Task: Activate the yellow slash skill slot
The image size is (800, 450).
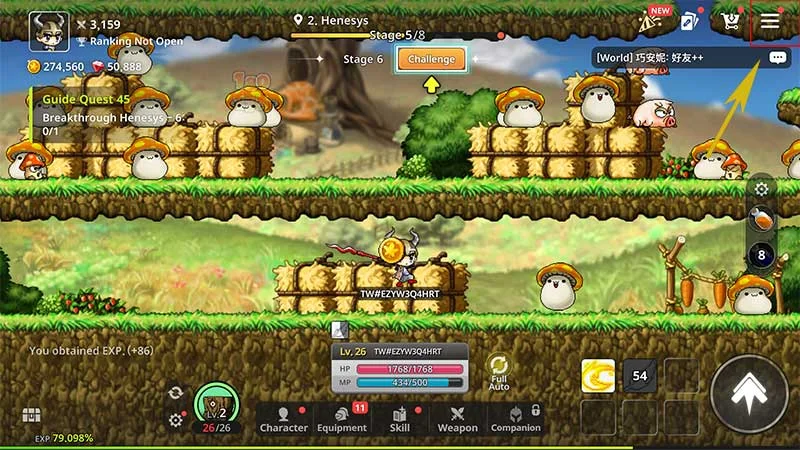Action: pos(598,376)
